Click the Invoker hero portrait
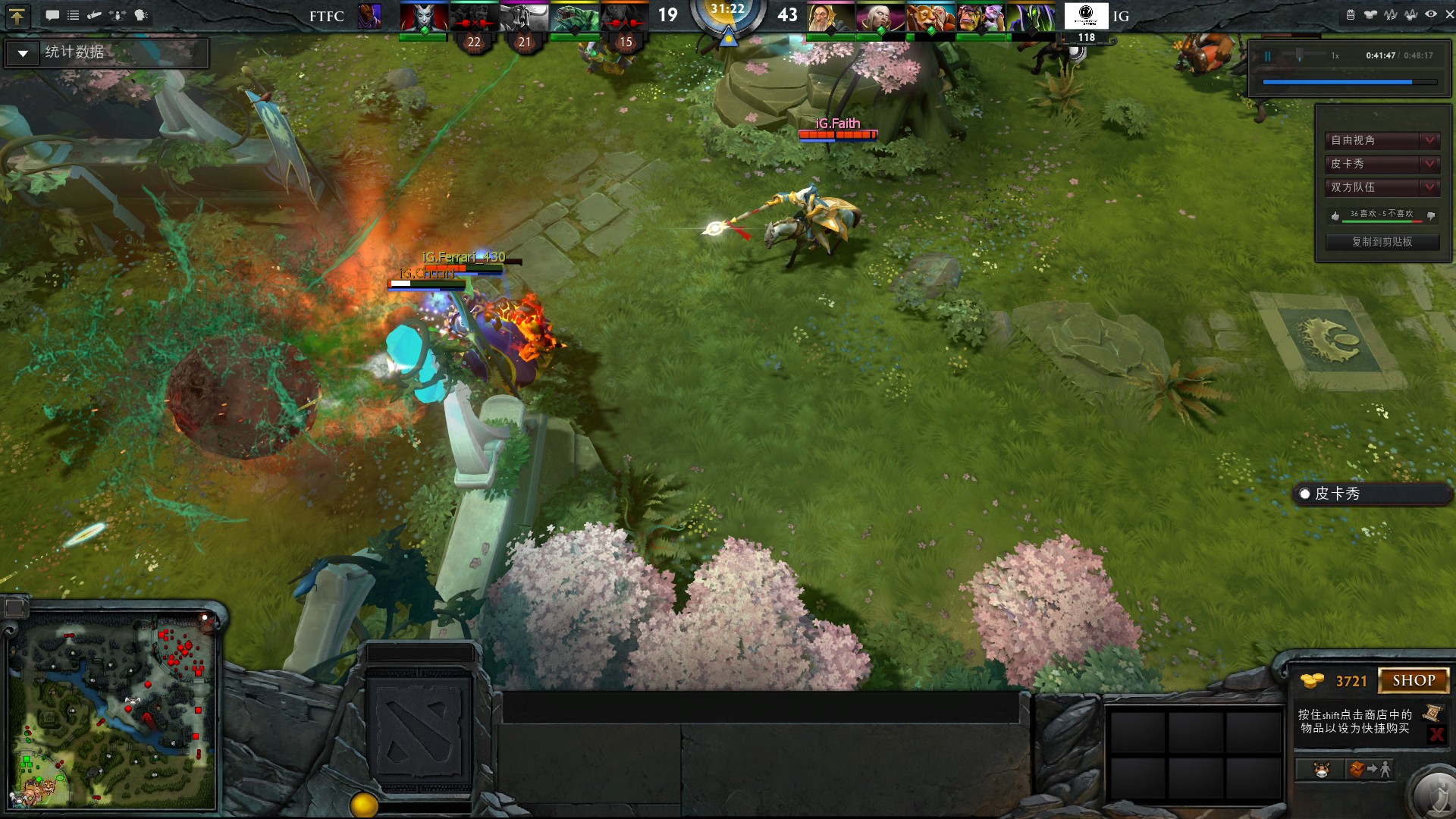Viewport: 1456px width, 819px height. point(880,17)
